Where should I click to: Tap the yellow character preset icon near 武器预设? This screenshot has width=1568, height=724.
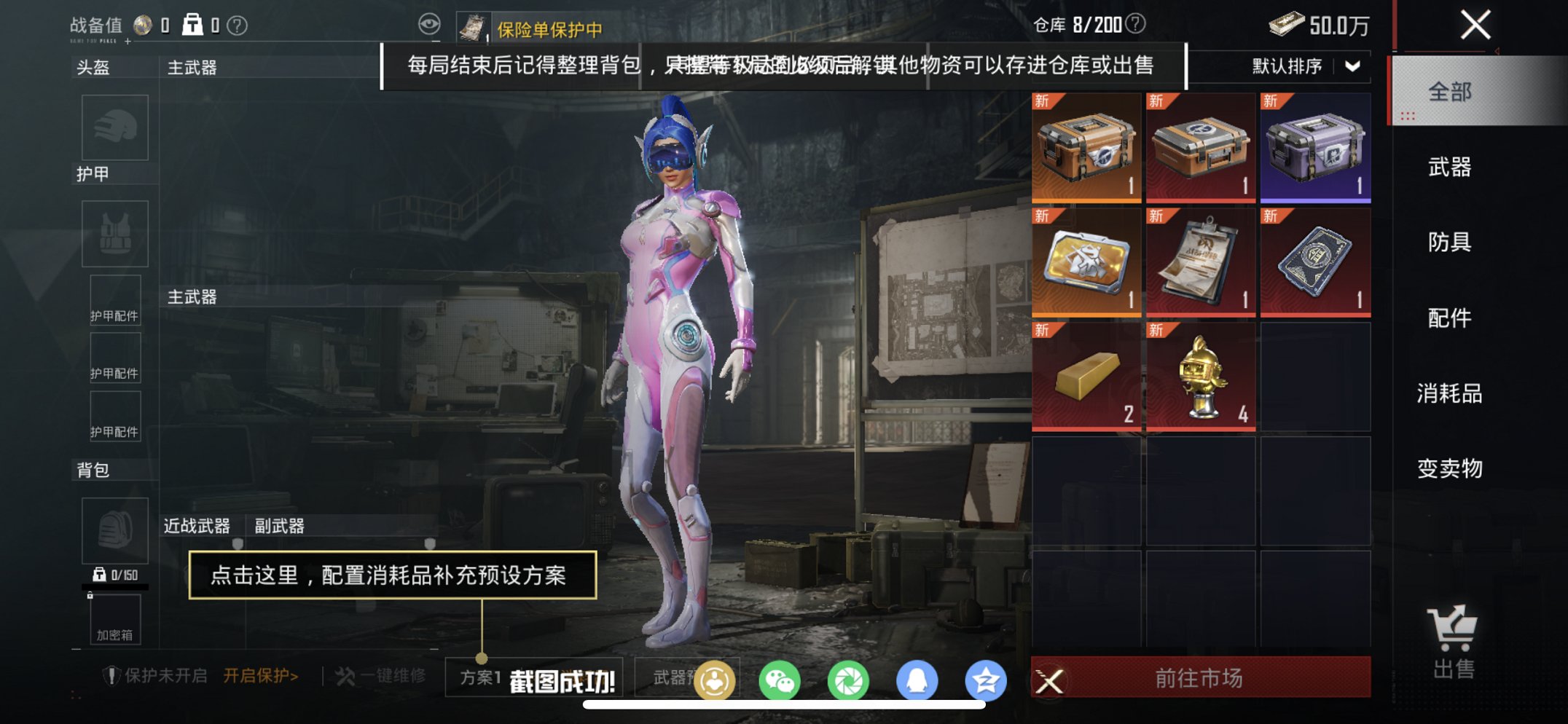pyautogui.click(x=715, y=681)
